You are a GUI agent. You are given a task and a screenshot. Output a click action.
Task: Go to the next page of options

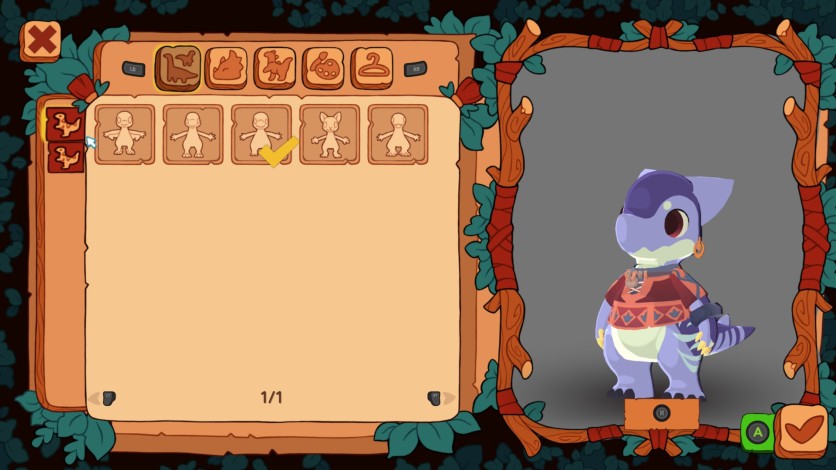point(435,398)
